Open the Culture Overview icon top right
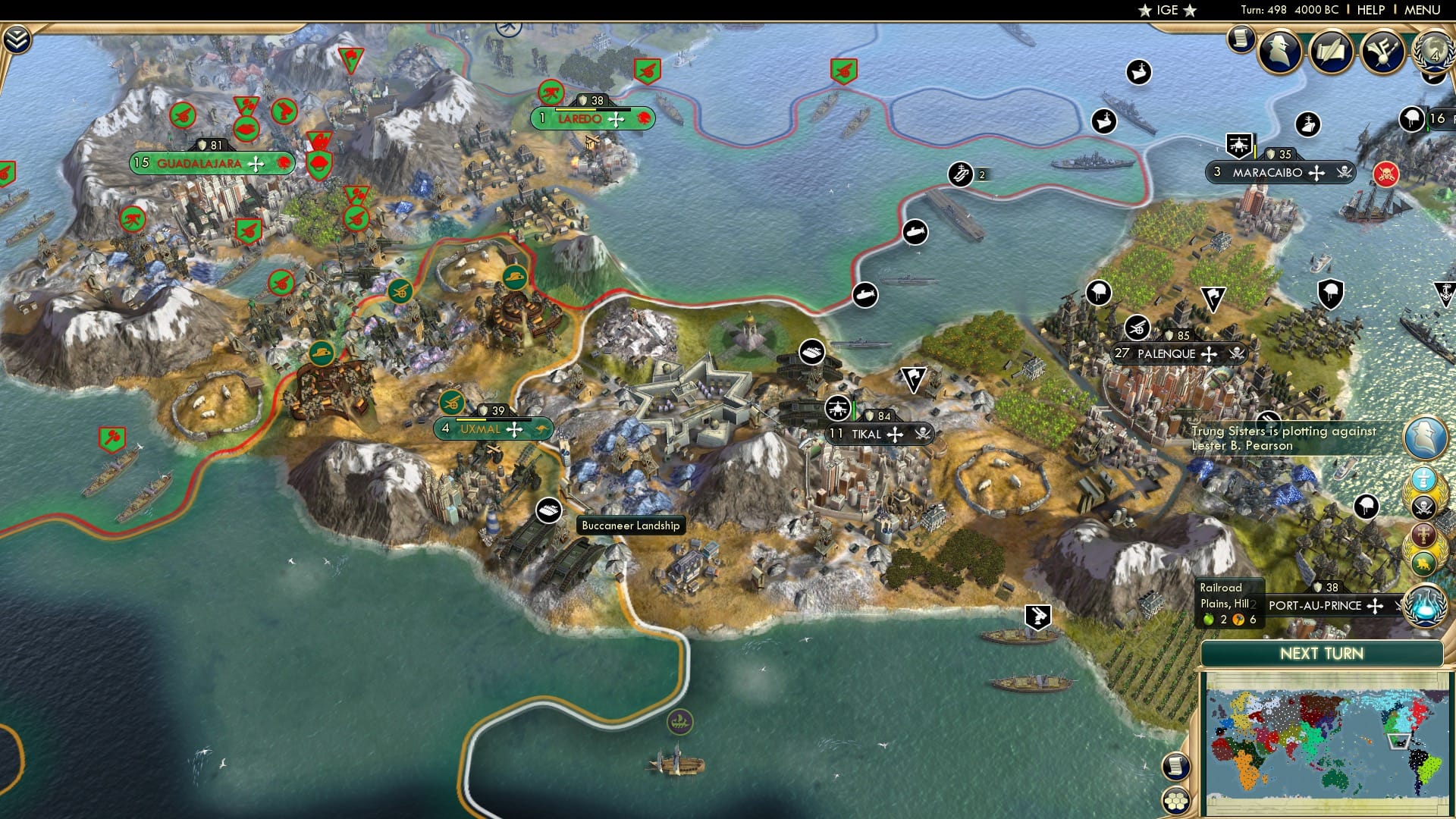The image size is (1456, 819). click(x=1382, y=52)
